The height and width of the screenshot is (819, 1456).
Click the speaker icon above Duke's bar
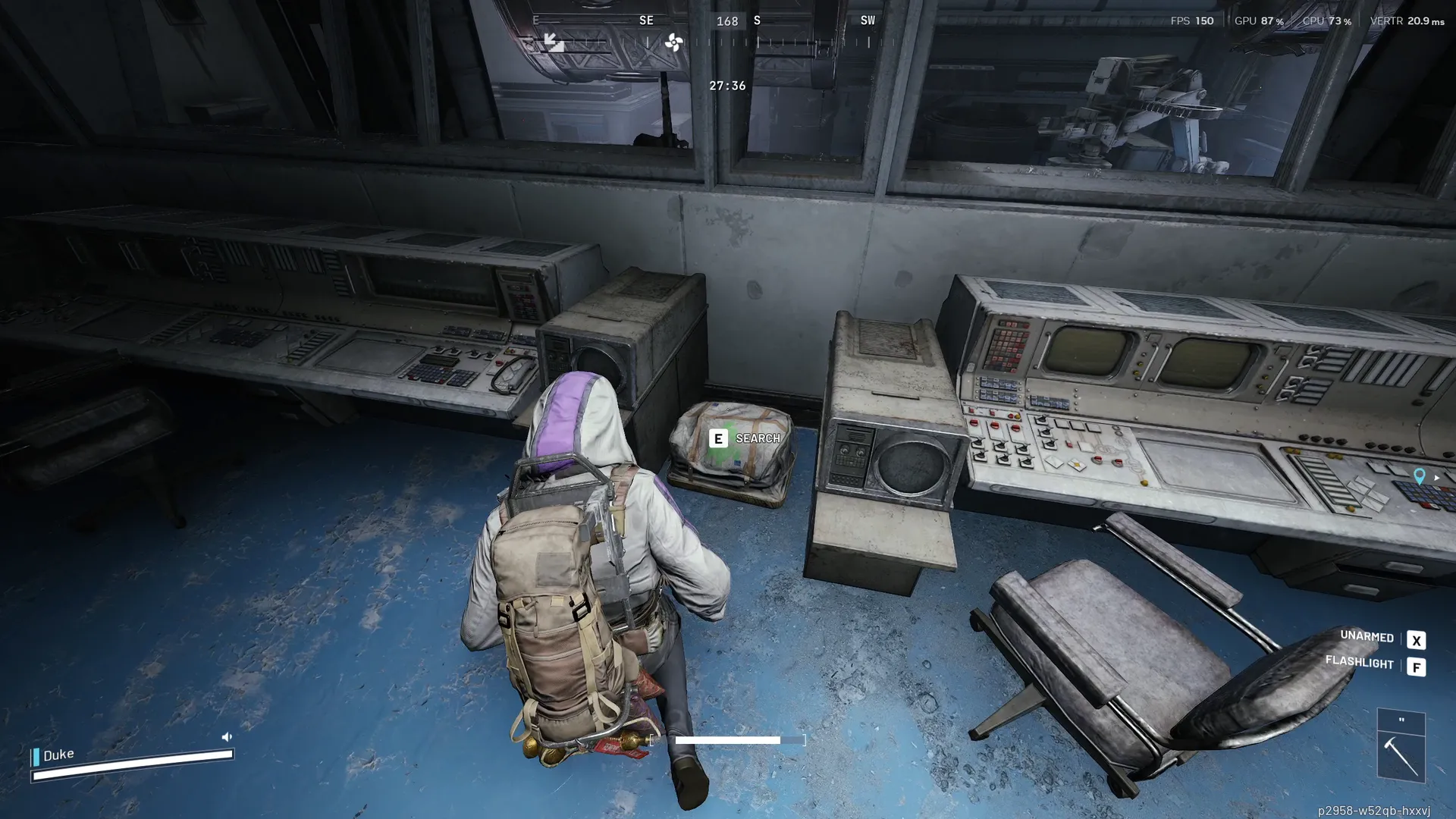tap(227, 736)
